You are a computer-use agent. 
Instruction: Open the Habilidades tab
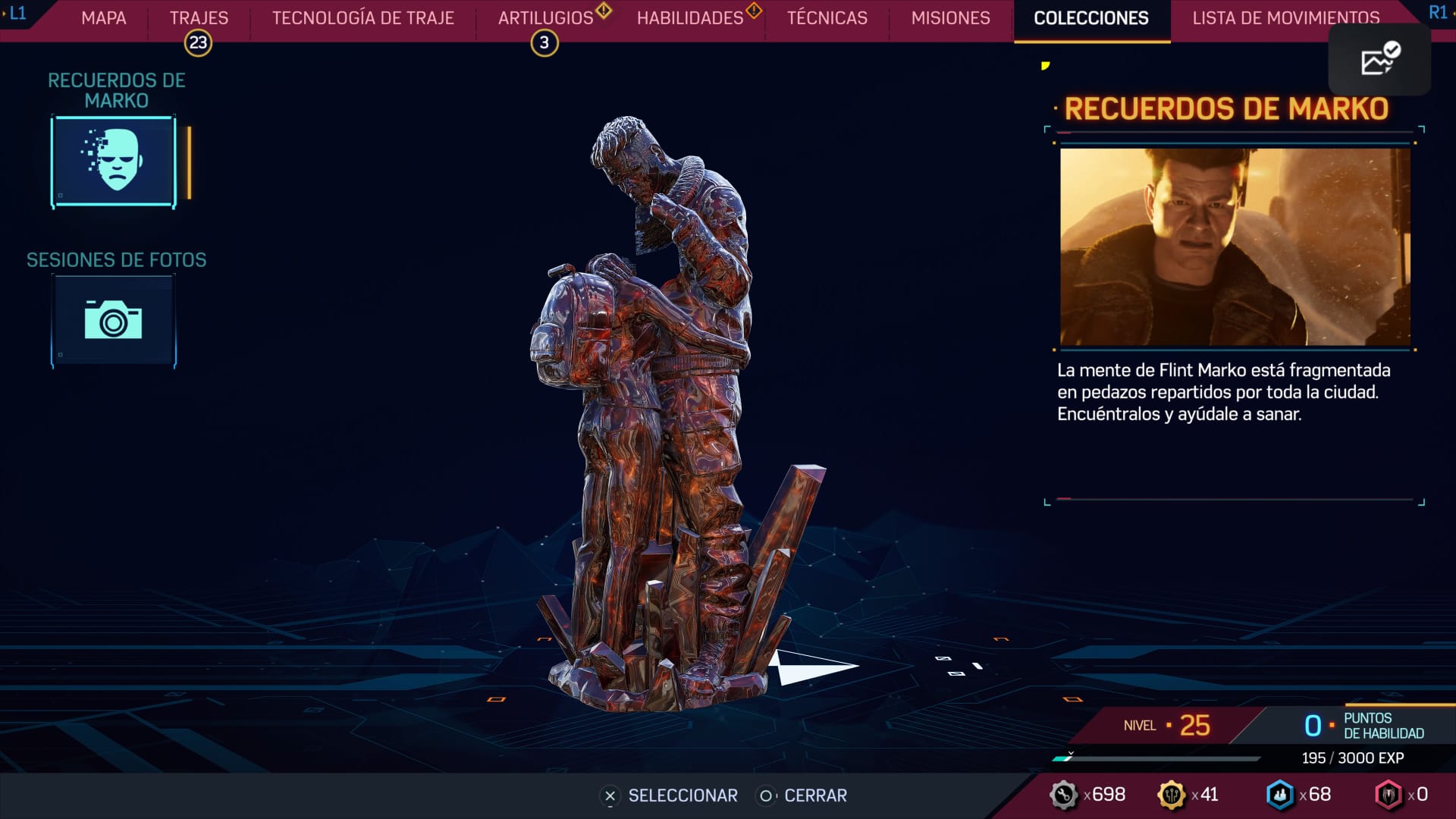690,18
